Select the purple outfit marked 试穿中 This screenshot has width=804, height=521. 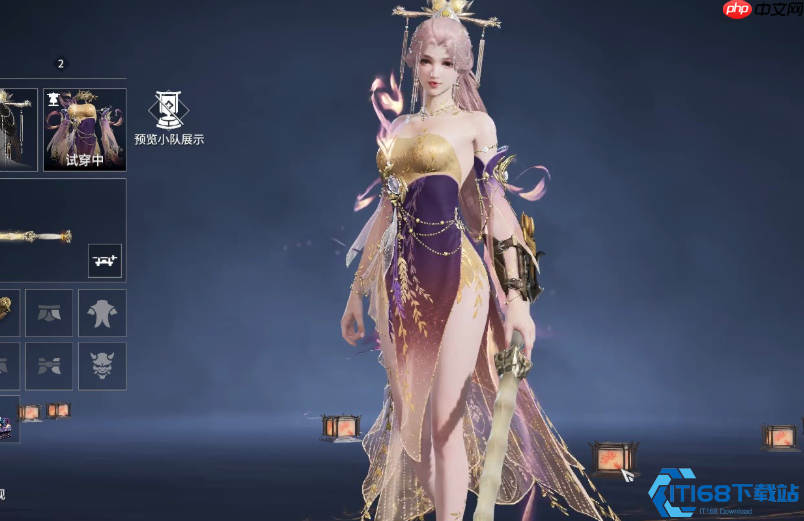pos(85,129)
